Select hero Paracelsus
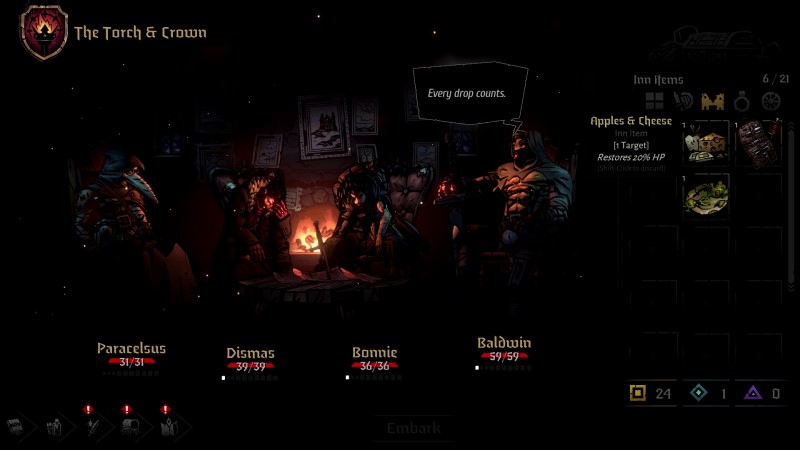This screenshot has width=800, height=450. click(x=131, y=349)
